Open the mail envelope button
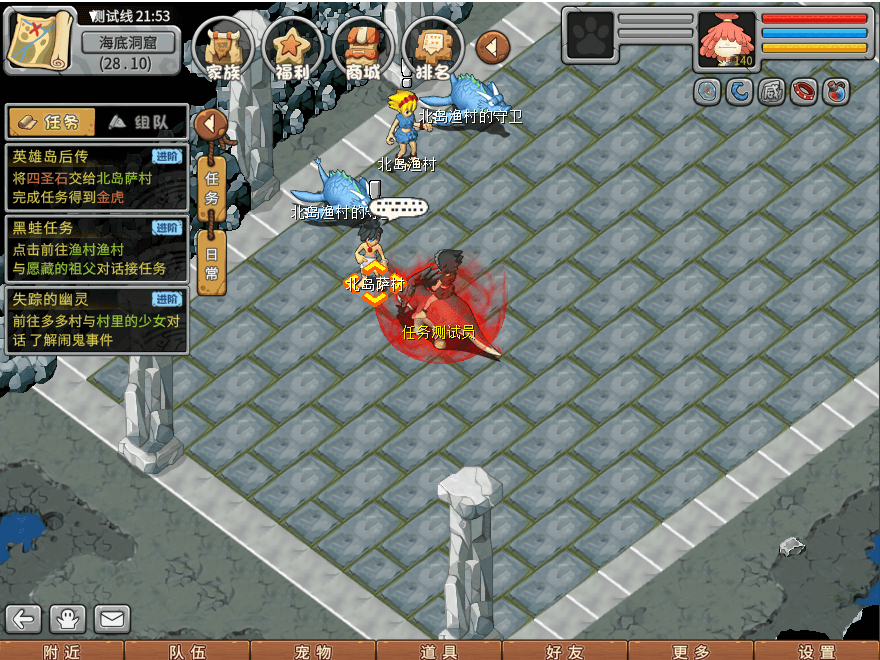 [x=113, y=619]
